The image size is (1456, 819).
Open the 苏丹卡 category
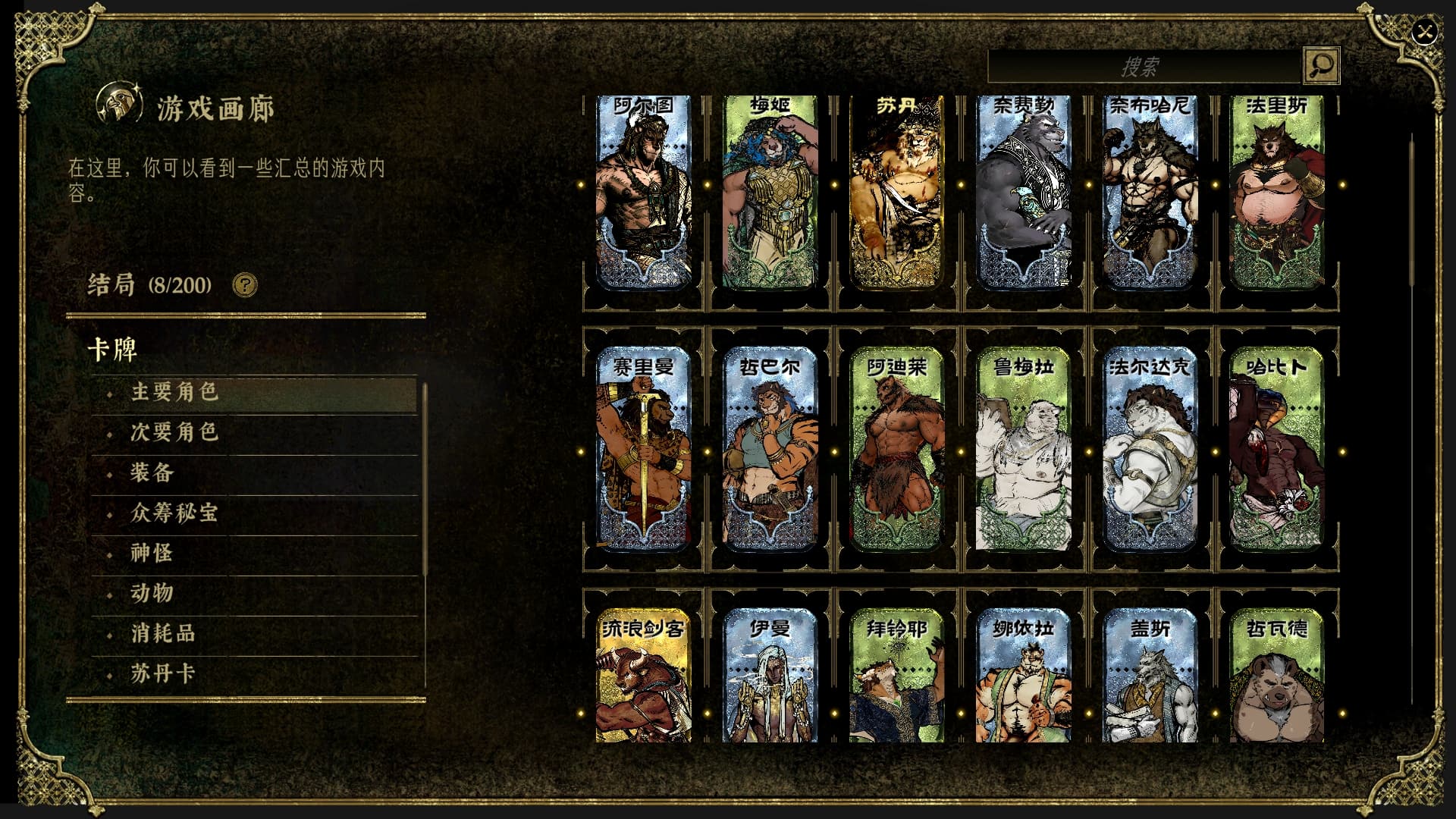164,673
